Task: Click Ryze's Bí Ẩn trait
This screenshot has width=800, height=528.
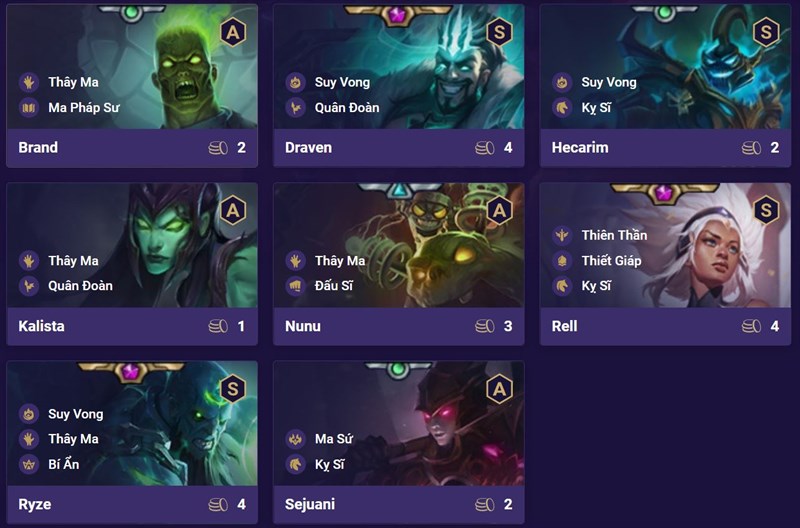Action: pyautogui.click(x=63, y=464)
